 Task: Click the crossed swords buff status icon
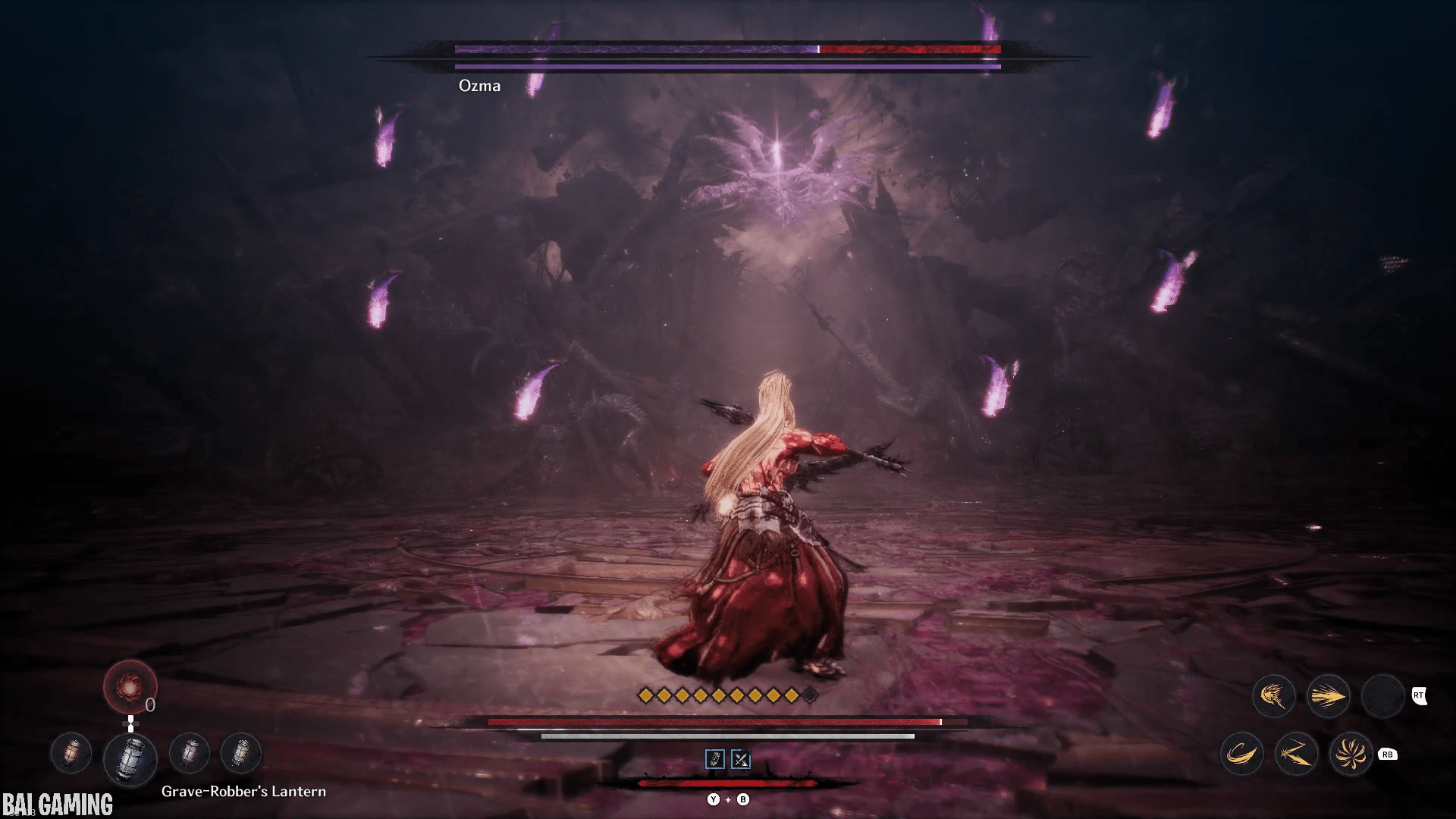(741, 759)
